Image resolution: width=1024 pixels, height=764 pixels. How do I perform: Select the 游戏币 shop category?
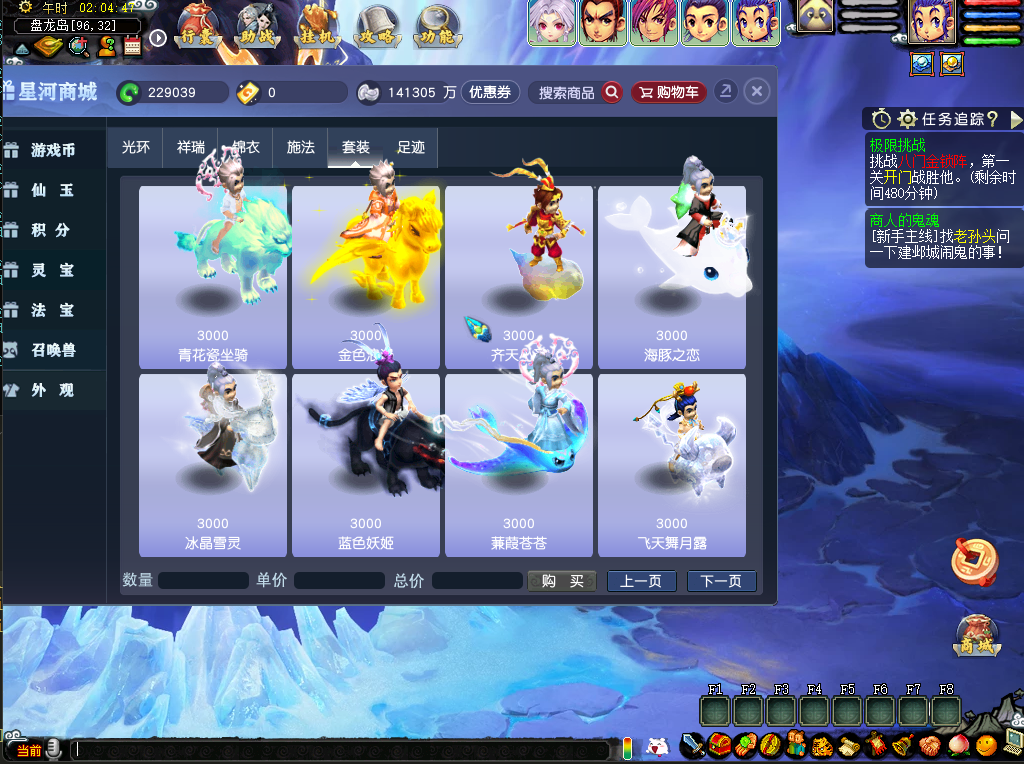click(x=53, y=150)
